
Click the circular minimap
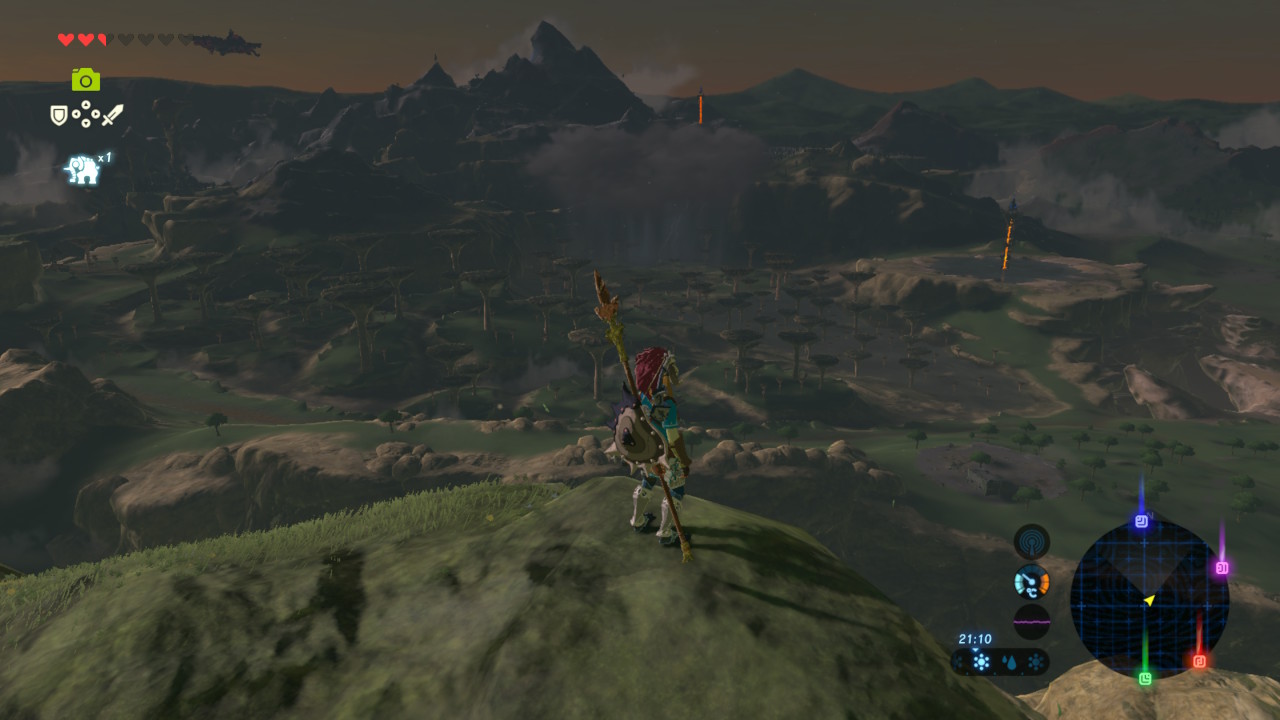[1149, 600]
